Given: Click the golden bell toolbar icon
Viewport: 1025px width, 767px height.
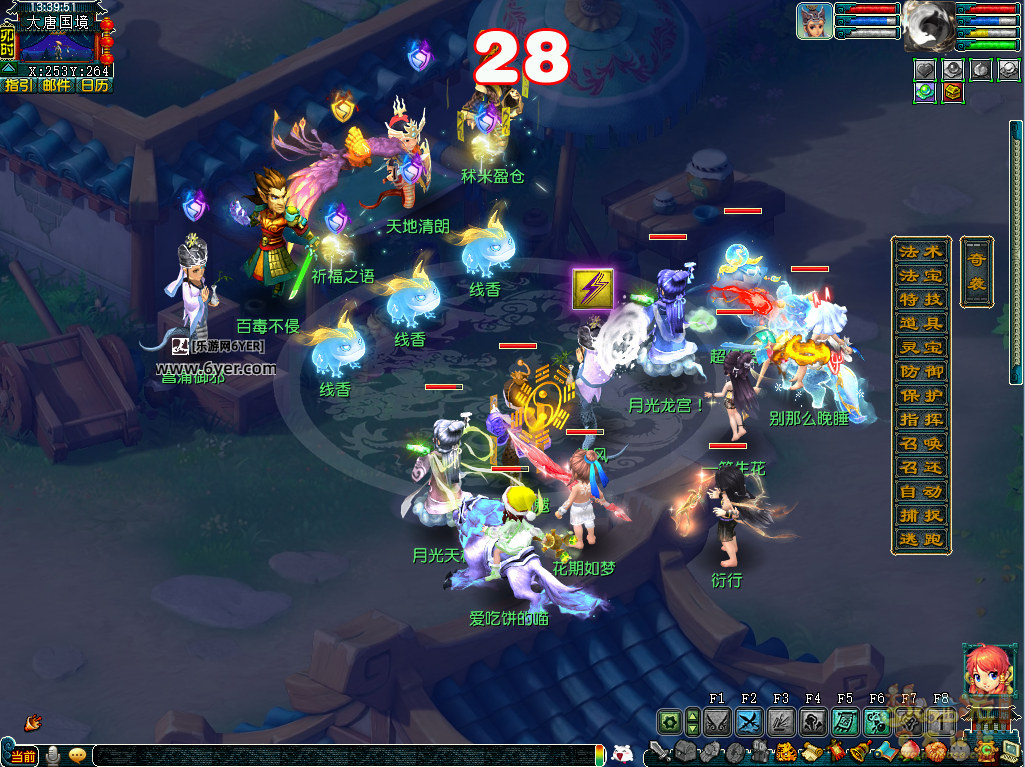Looking at the screenshot, I should tap(861, 751).
